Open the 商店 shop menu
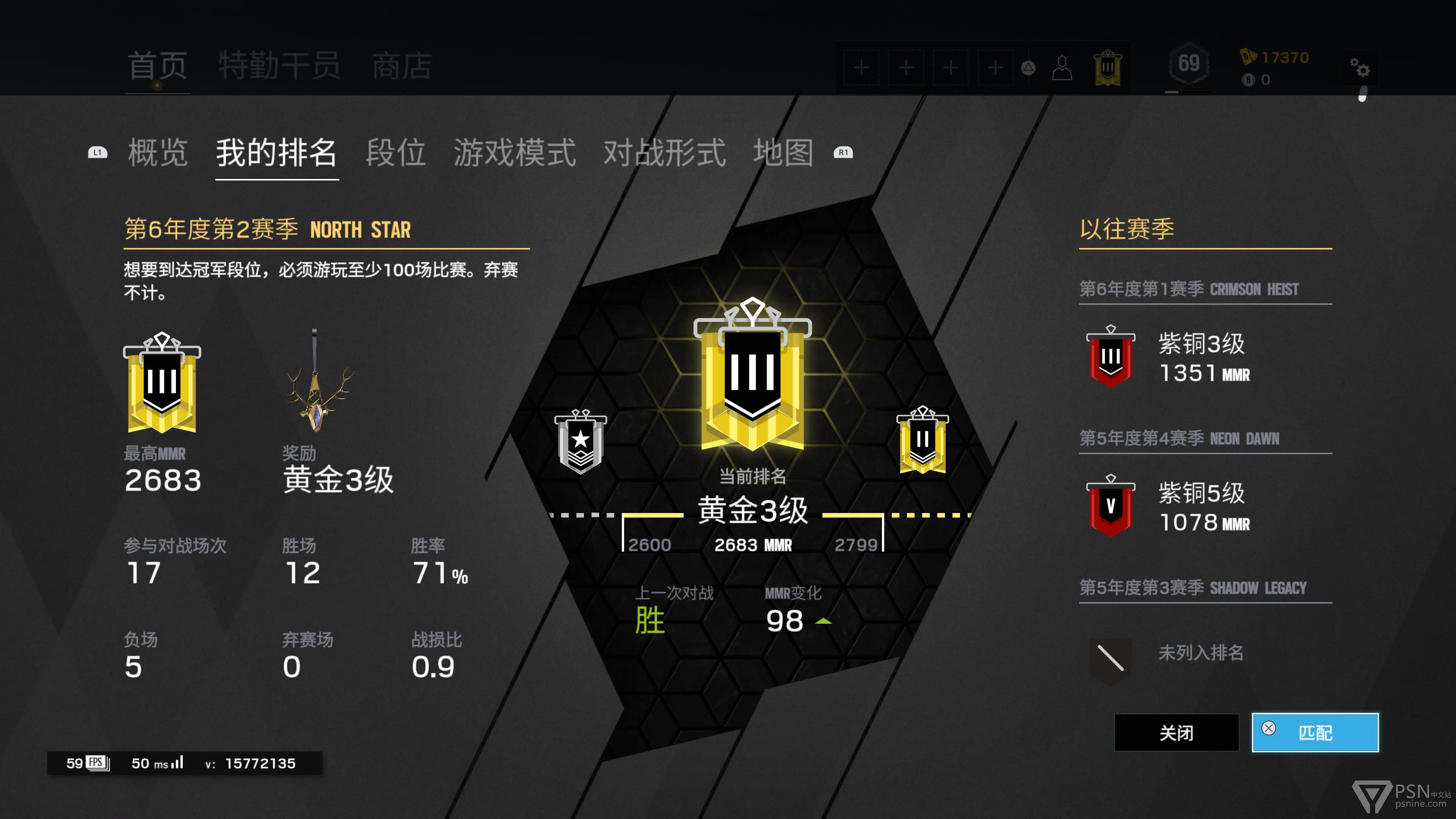The width and height of the screenshot is (1456, 819). tap(402, 66)
